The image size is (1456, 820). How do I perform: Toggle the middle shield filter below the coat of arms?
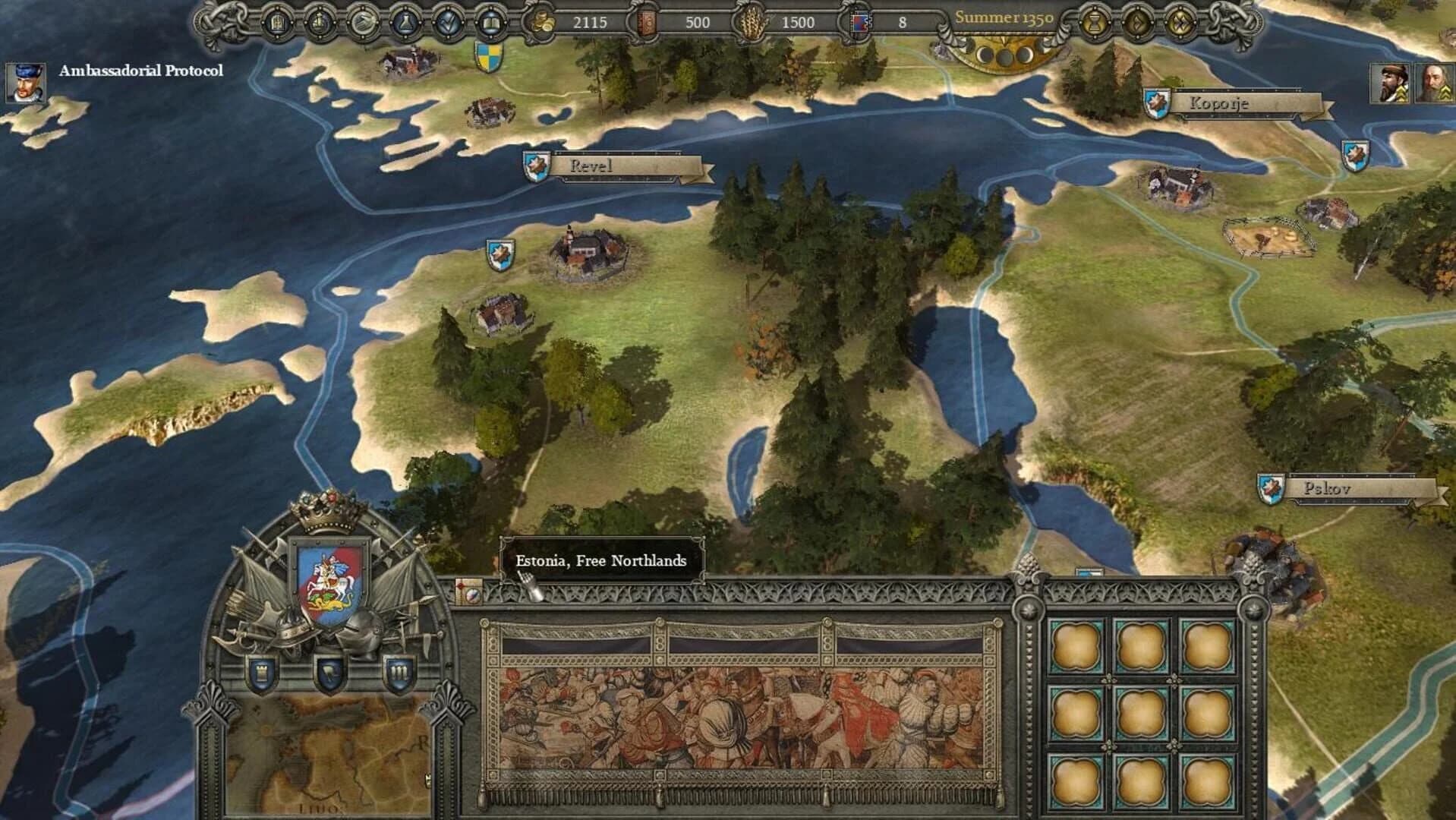click(329, 674)
